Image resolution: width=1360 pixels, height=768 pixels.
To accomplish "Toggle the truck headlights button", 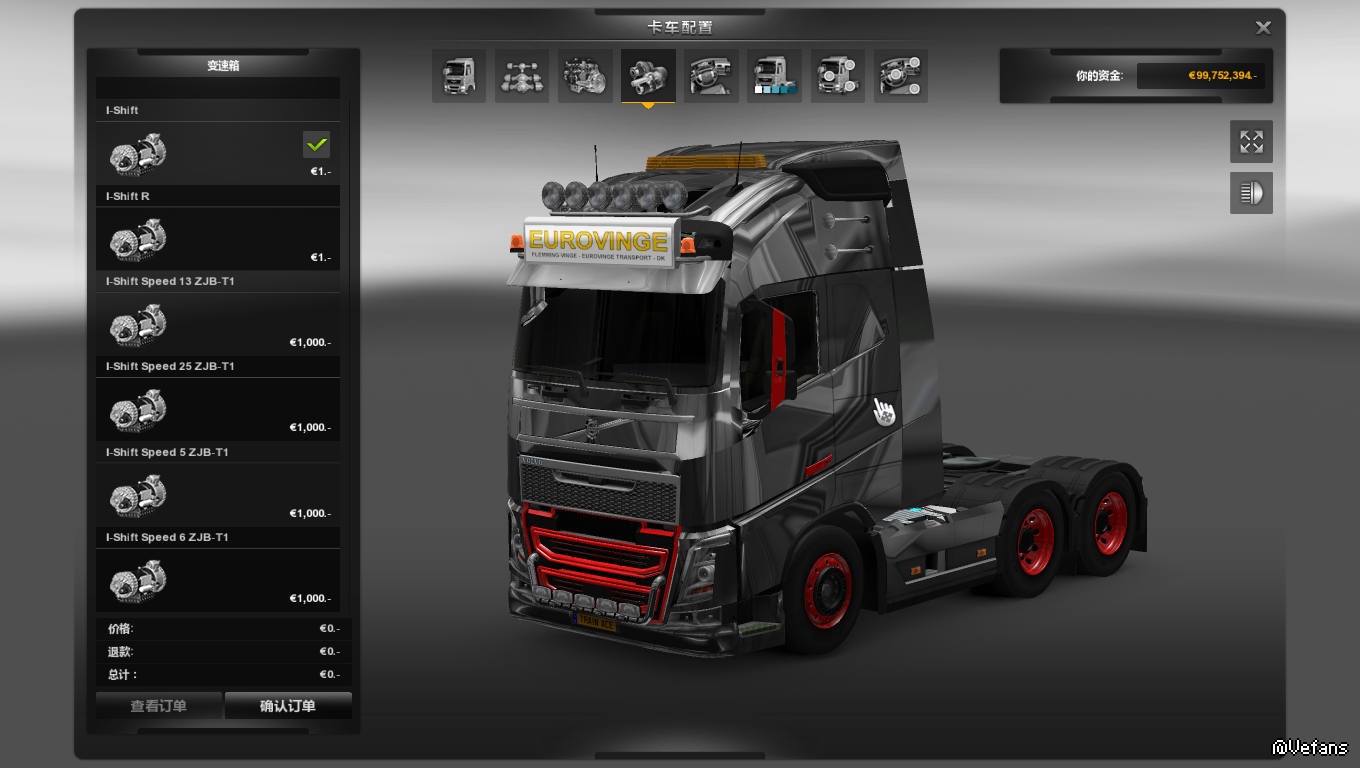I will coord(1251,193).
